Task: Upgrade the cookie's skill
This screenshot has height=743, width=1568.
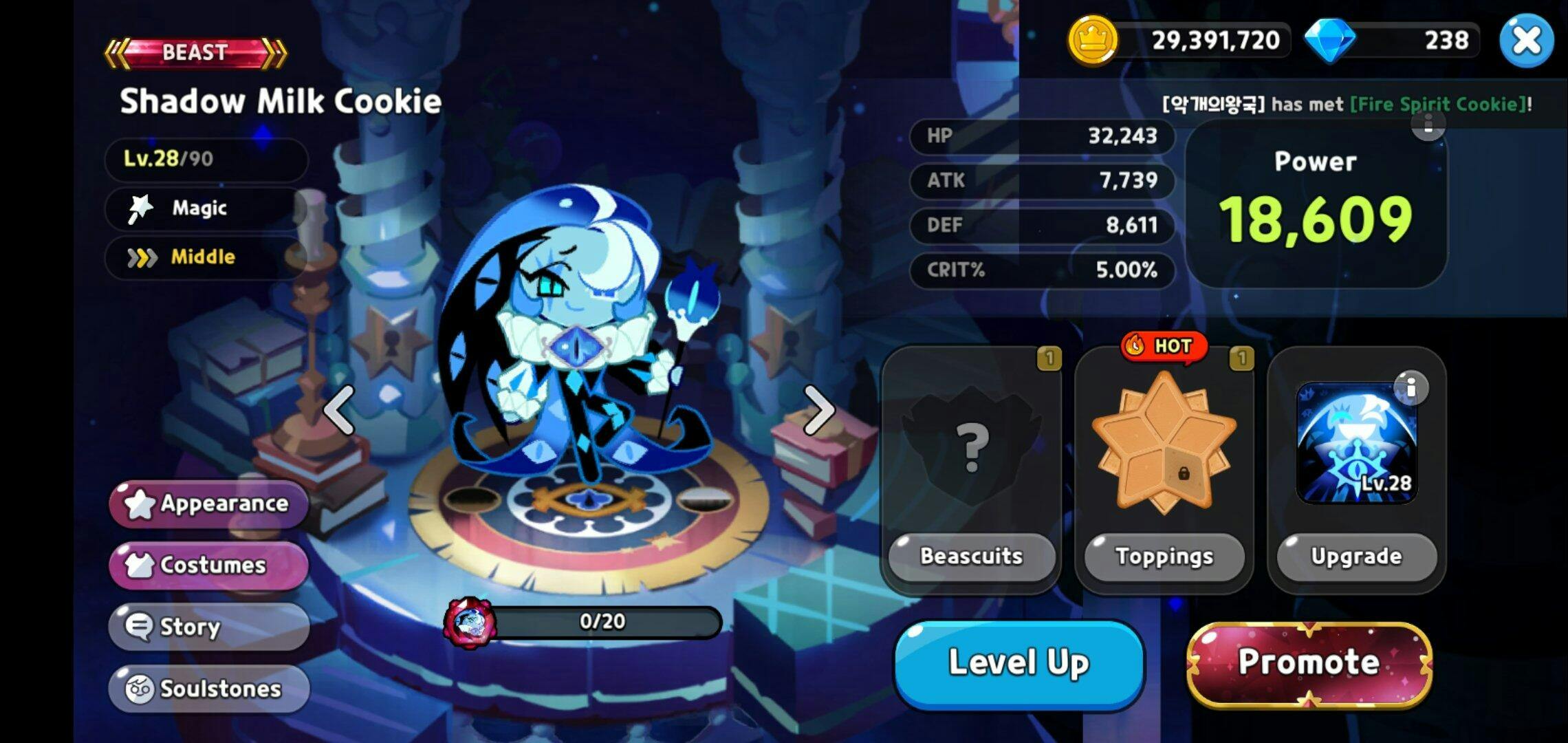Action: click(1355, 556)
